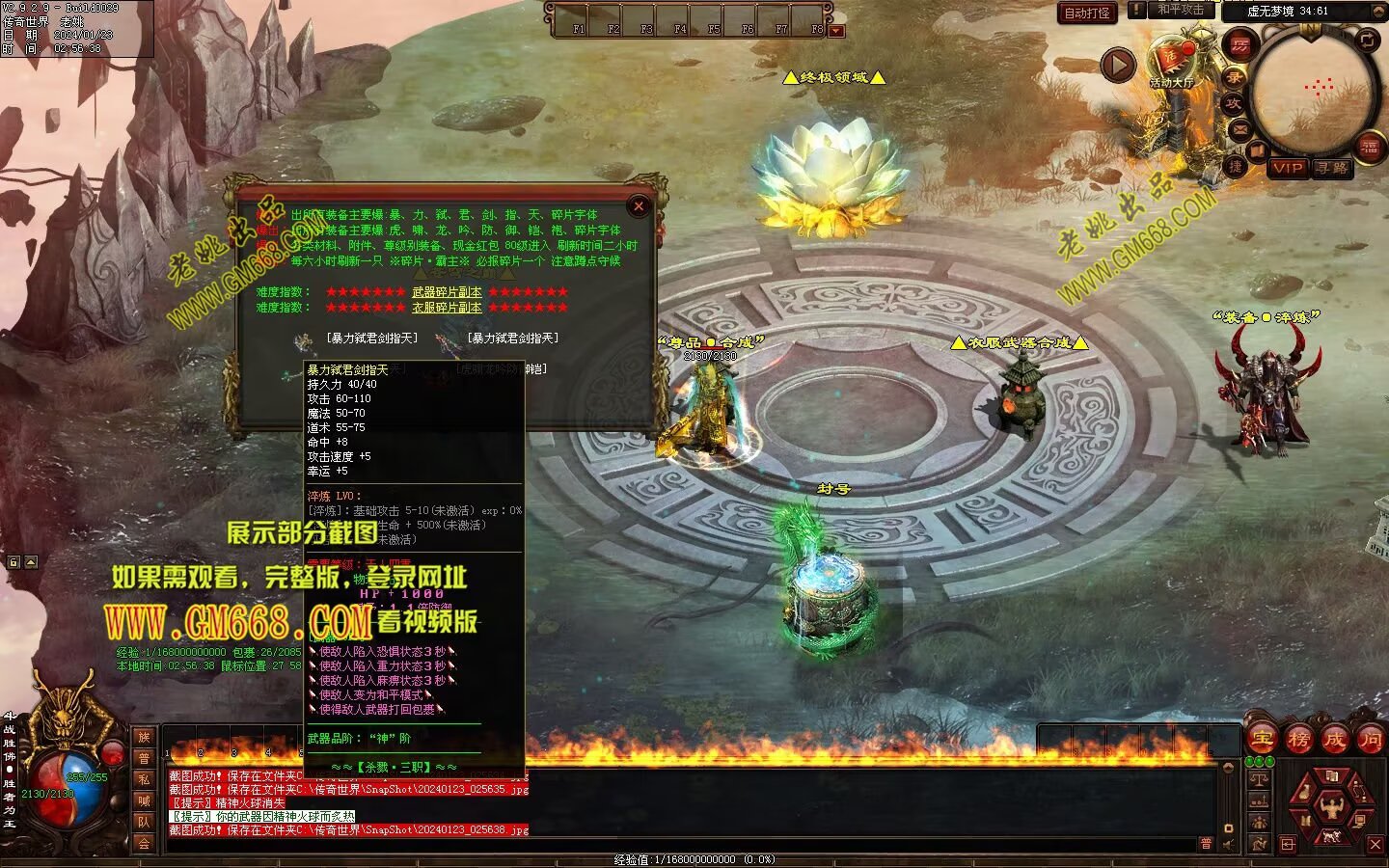The height and width of the screenshot is (868, 1389).
Task: Toggle 自动打怪 auto-fight button
Action: tap(1087, 13)
